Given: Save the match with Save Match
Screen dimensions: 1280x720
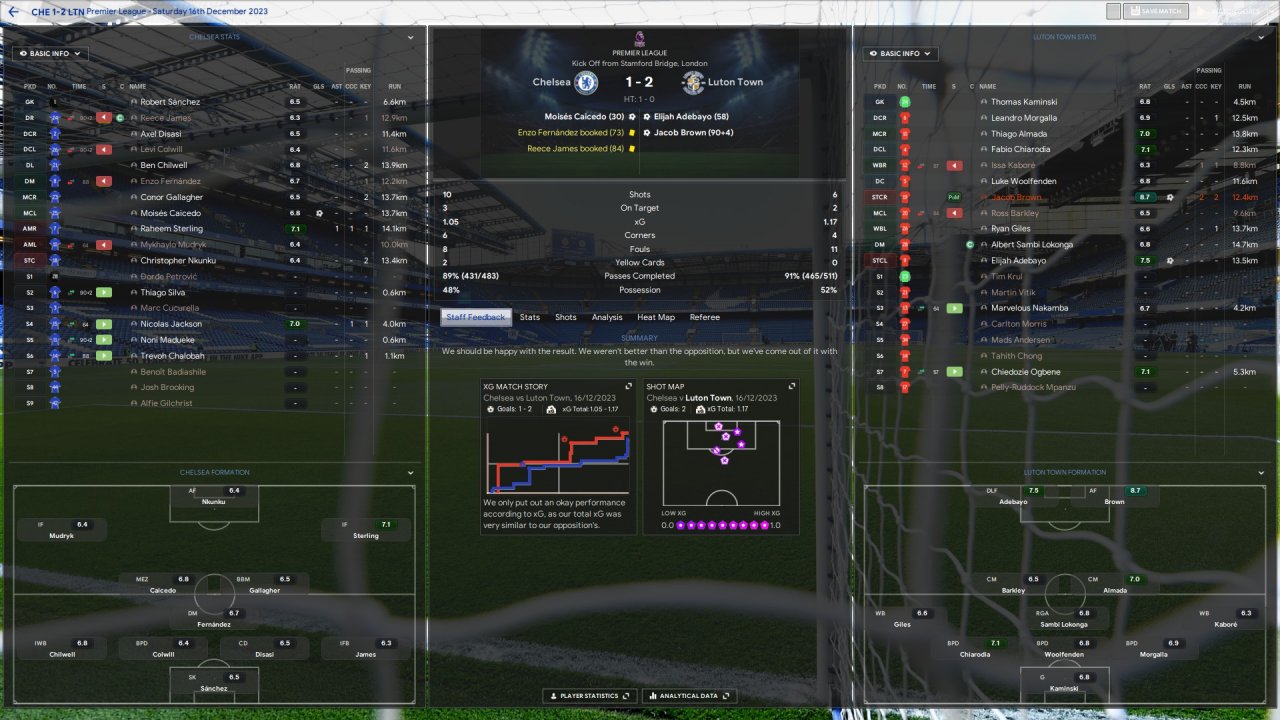Looking at the screenshot, I should (1155, 11).
